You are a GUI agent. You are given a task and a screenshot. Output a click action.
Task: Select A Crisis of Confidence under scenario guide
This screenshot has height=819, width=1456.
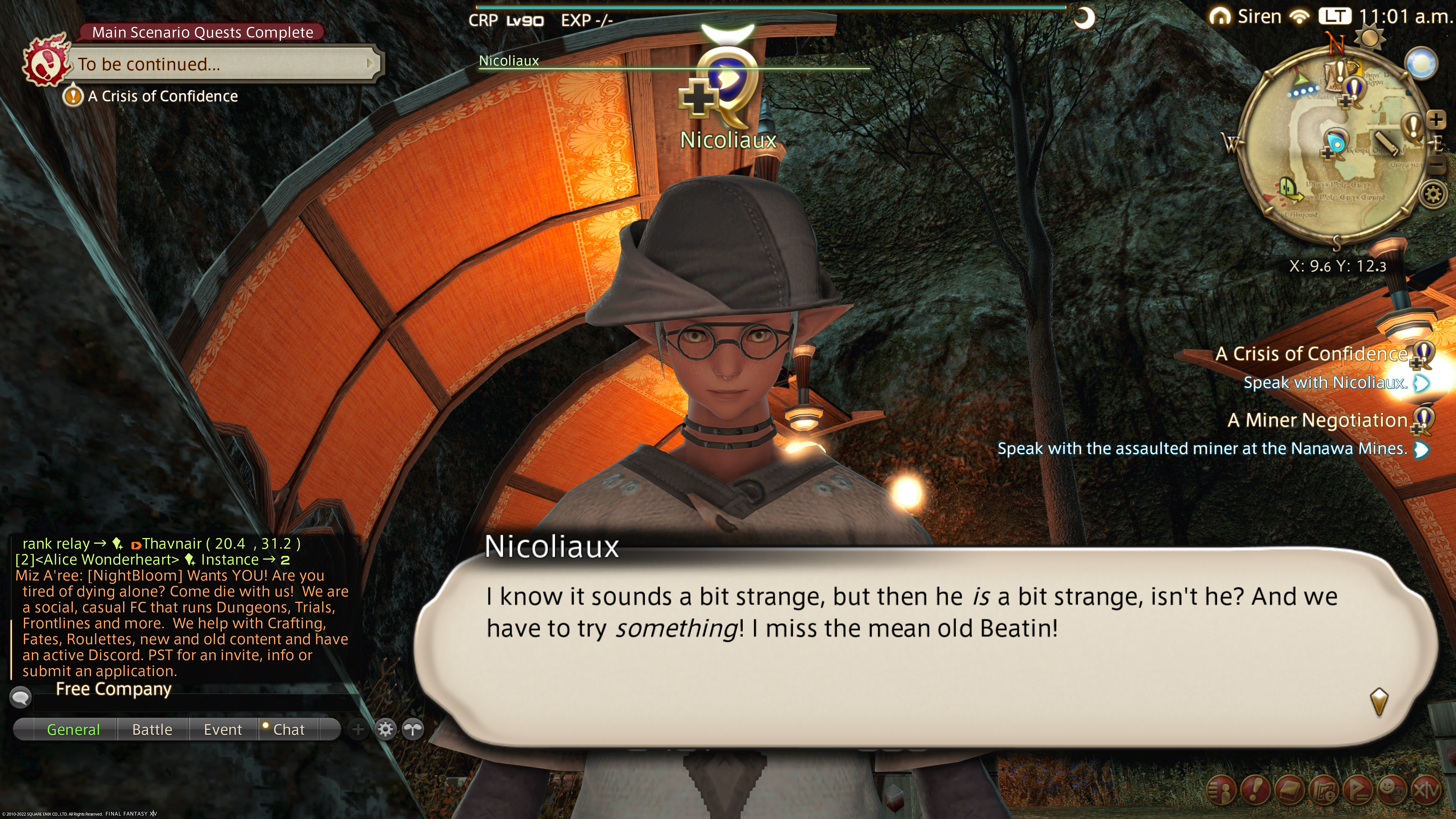pyautogui.click(x=162, y=96)
